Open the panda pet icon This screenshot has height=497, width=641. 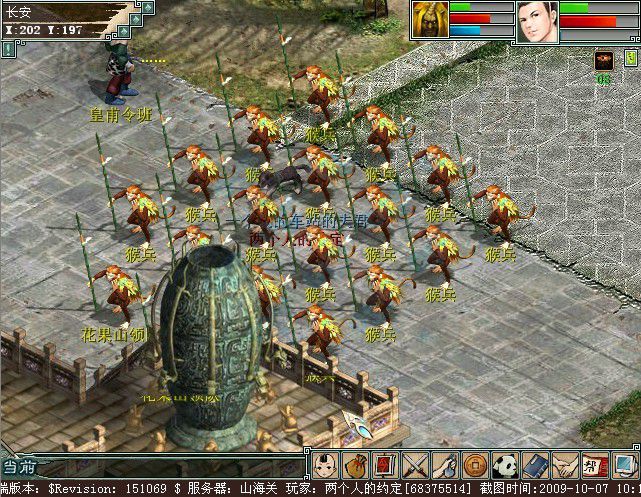coord(505,464)
